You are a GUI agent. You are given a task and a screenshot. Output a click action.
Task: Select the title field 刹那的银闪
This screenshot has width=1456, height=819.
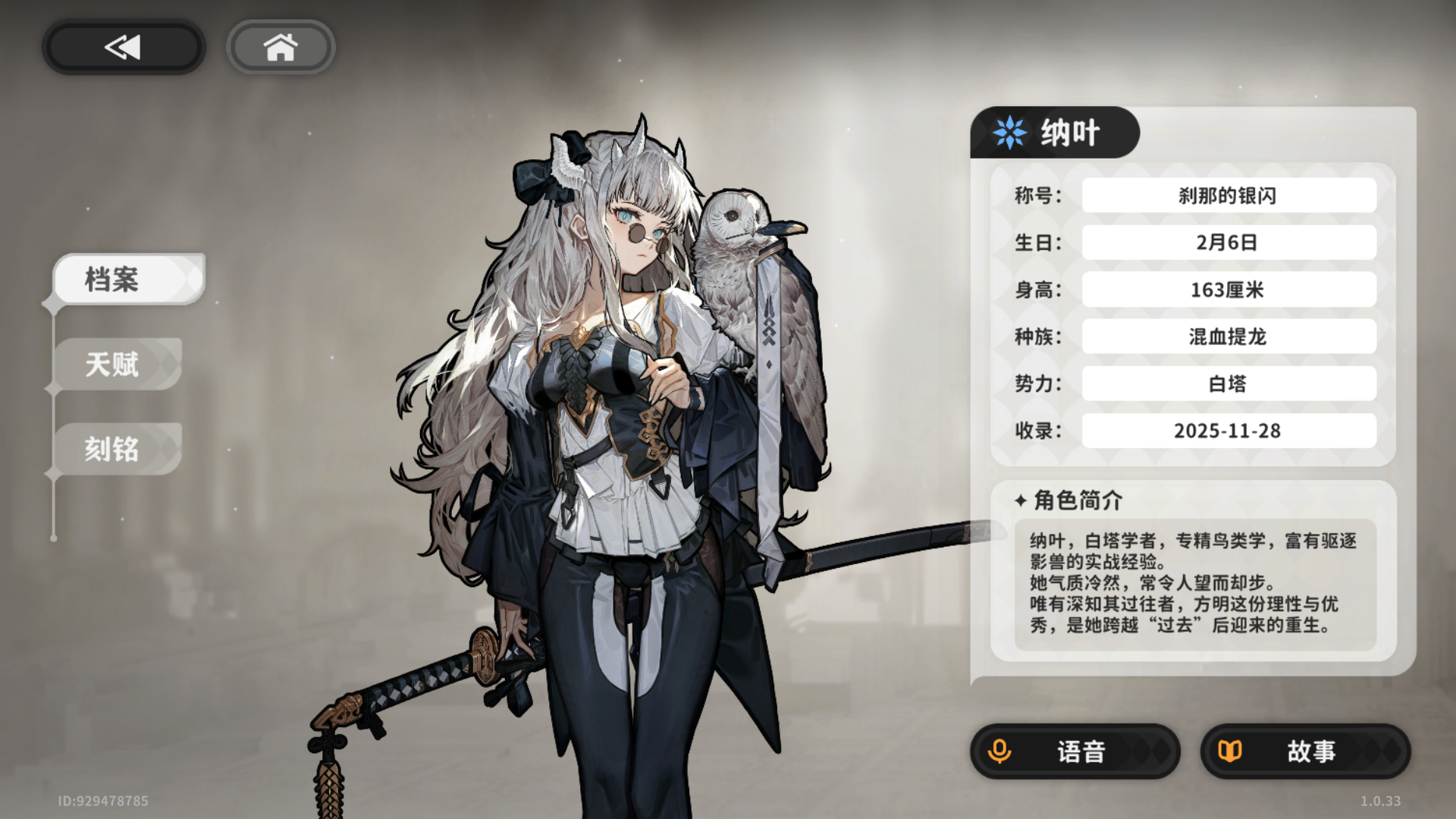[1228, 195]
